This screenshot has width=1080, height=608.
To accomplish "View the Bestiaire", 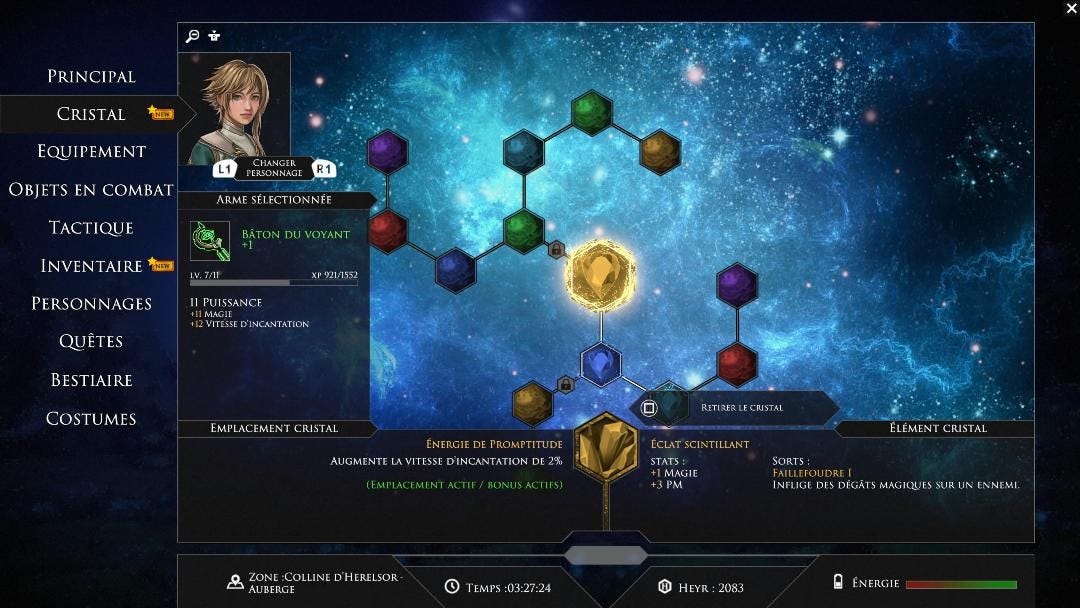I will (x=91, y=380).
